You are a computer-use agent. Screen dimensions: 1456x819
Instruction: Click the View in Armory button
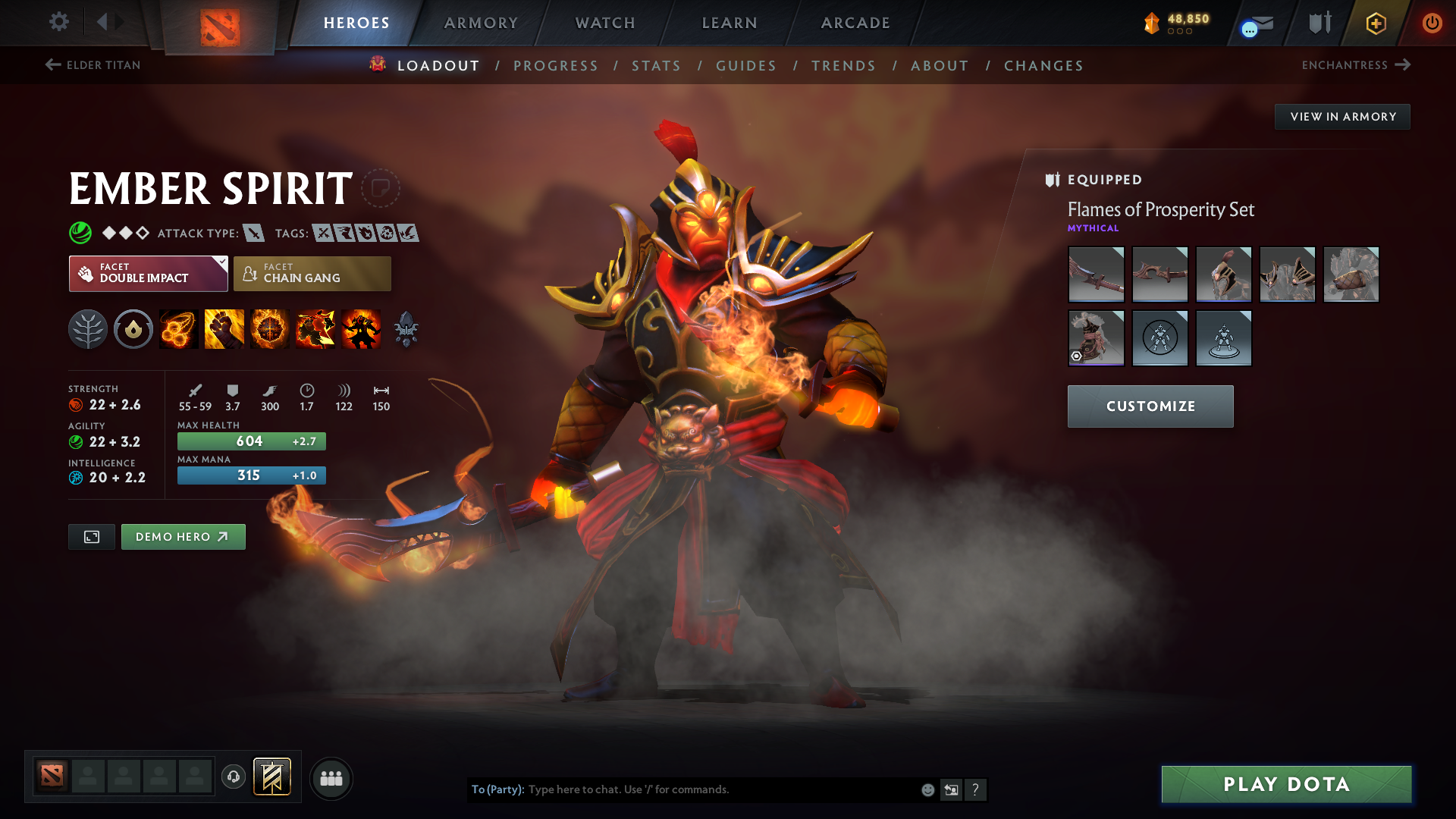click(x=1342, y=117)
